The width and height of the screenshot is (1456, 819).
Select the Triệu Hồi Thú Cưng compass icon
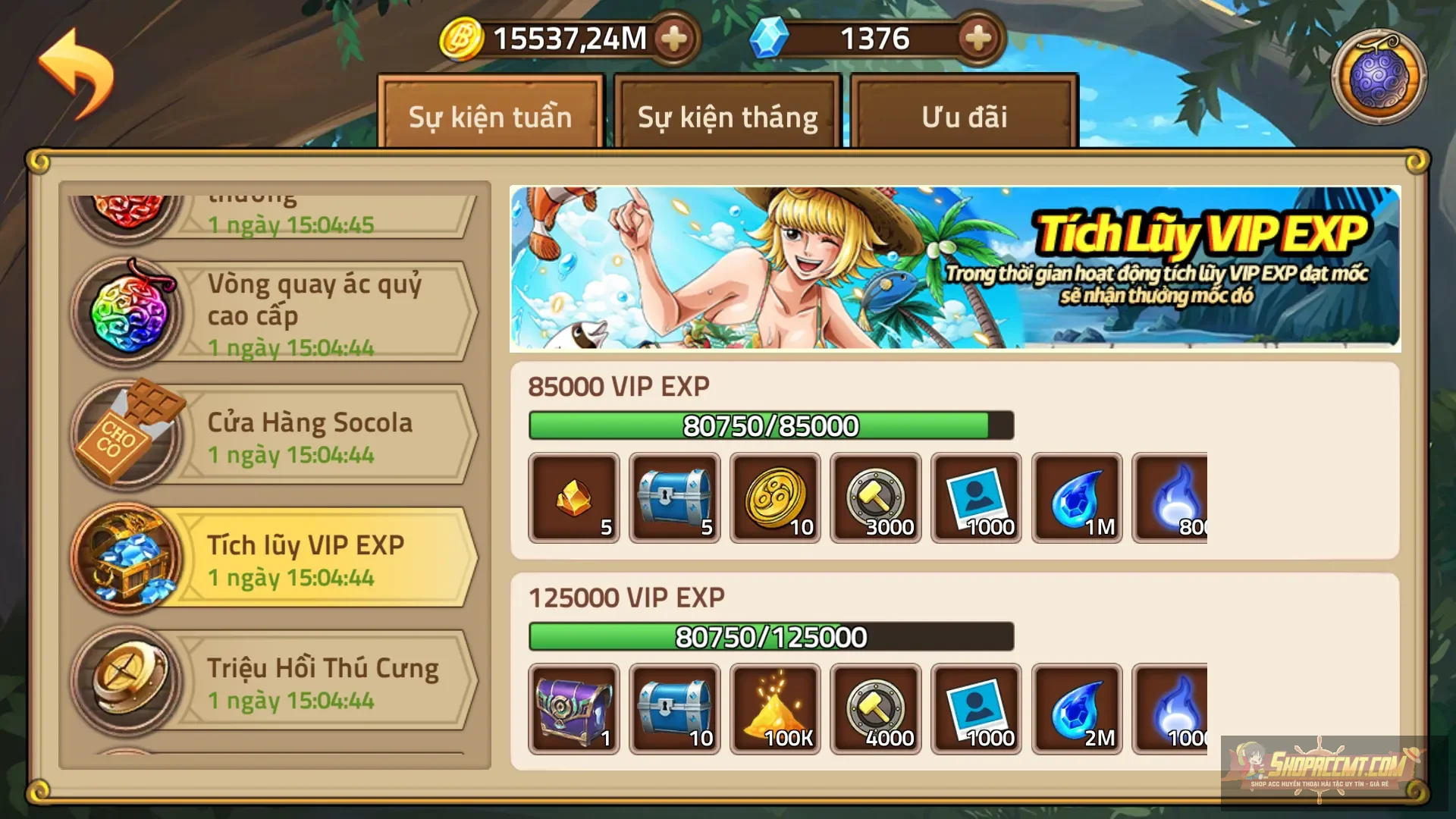click(129, 679)
